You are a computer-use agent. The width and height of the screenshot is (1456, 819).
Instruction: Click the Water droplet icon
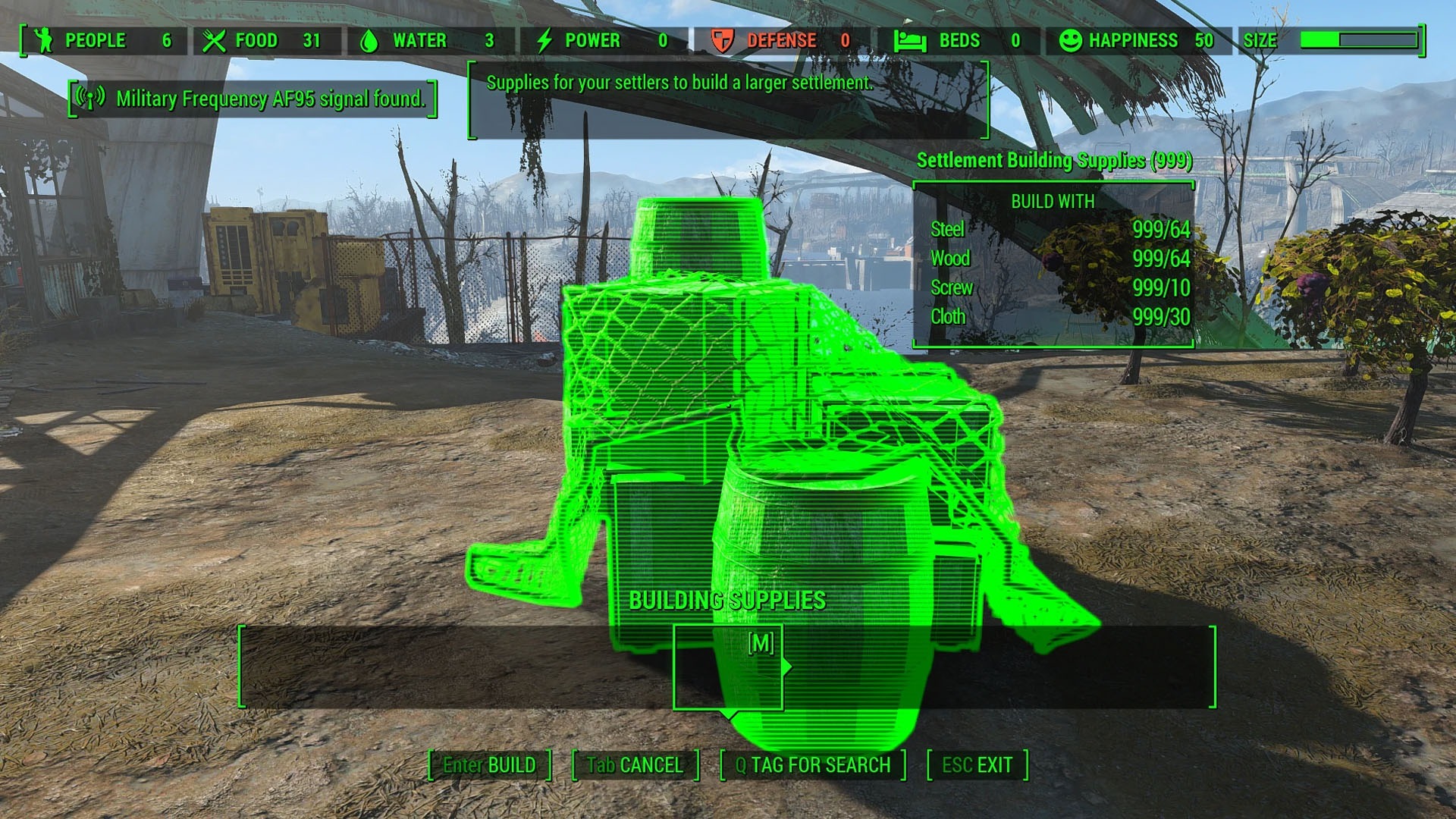[x=372, y=41]
